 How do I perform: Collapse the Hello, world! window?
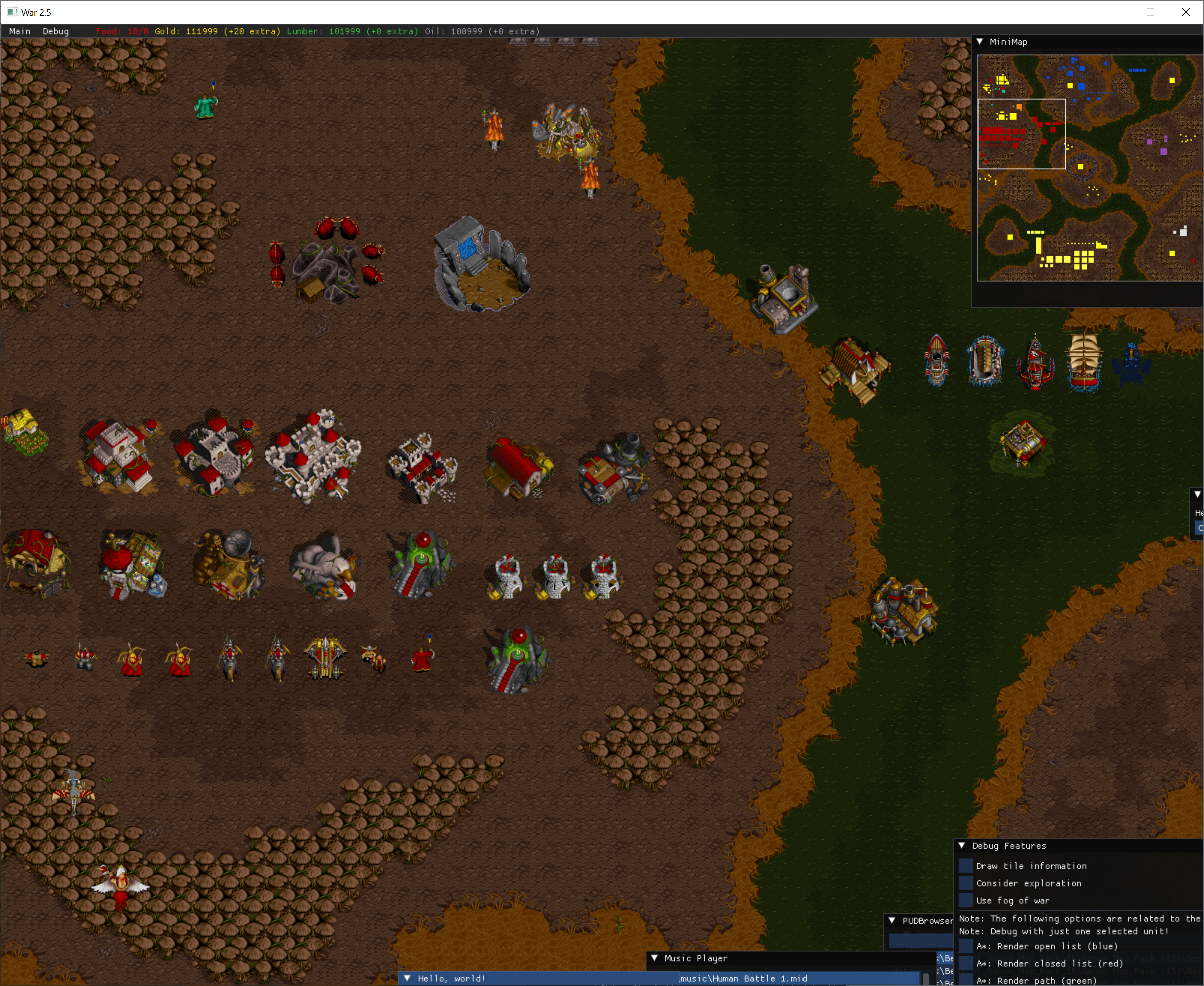(x=407, y=978)
